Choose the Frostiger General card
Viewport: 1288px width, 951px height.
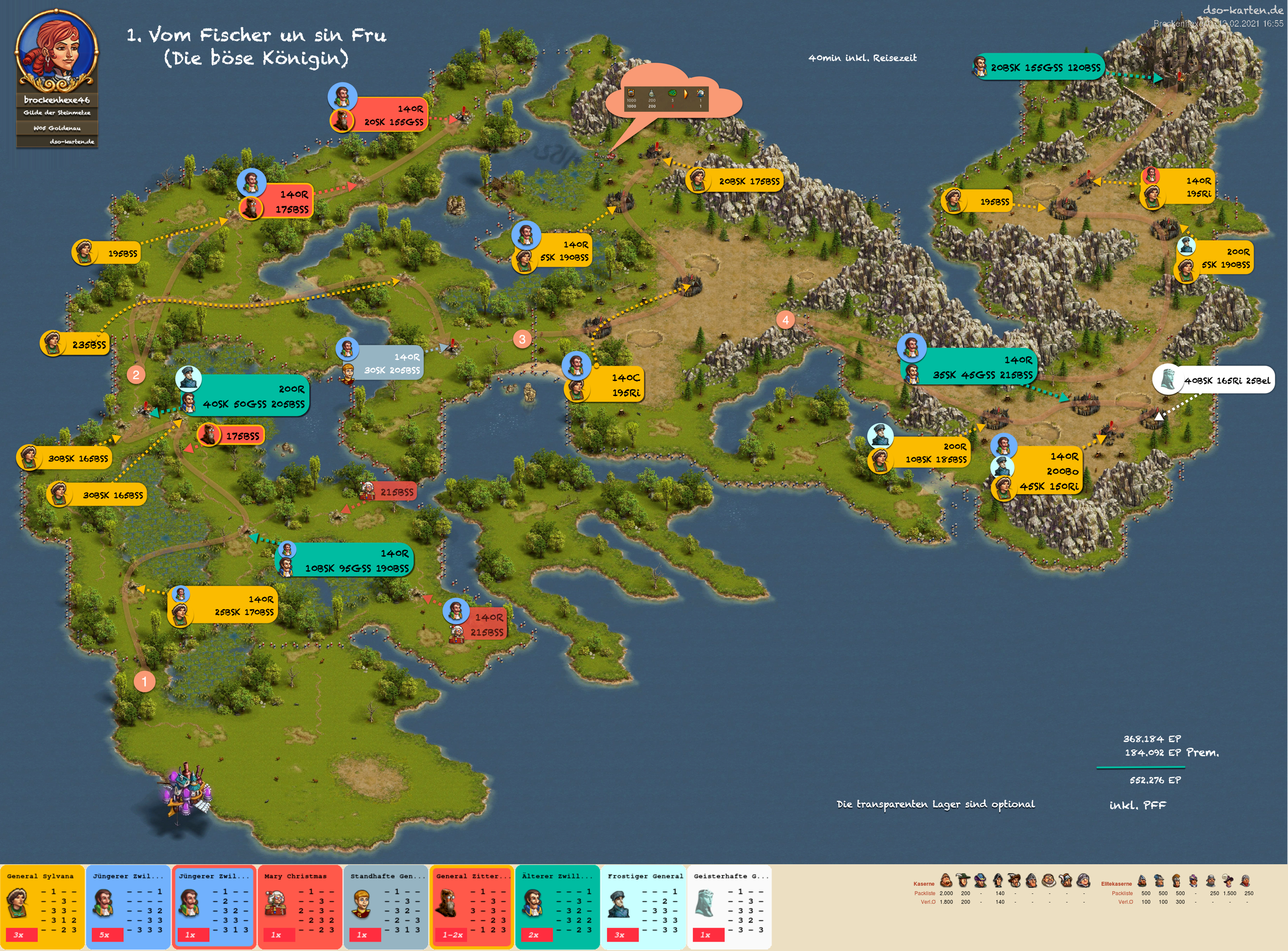click(643, 905)
